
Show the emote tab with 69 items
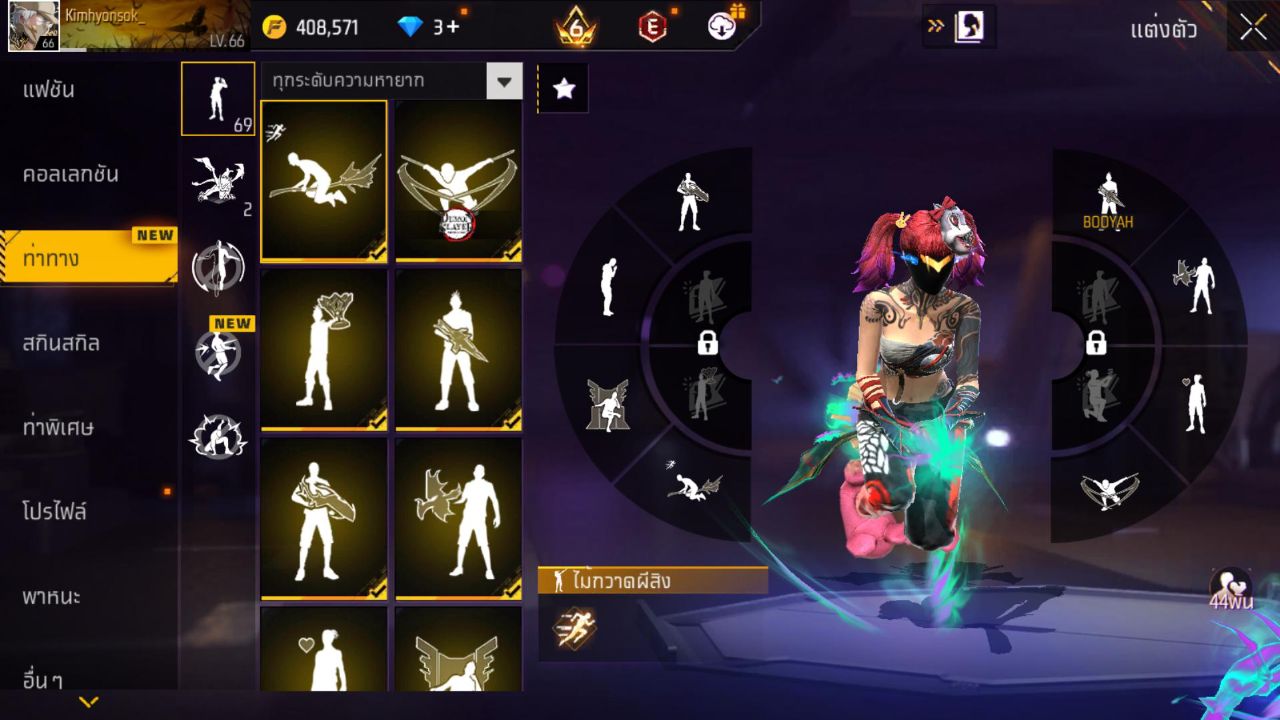[218, 98]
